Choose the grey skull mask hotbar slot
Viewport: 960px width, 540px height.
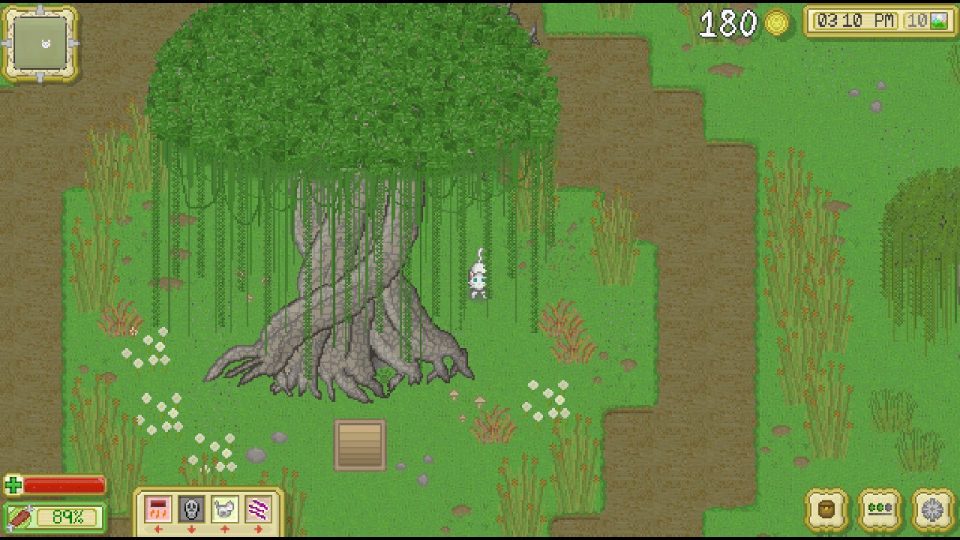tap(190, 509)
